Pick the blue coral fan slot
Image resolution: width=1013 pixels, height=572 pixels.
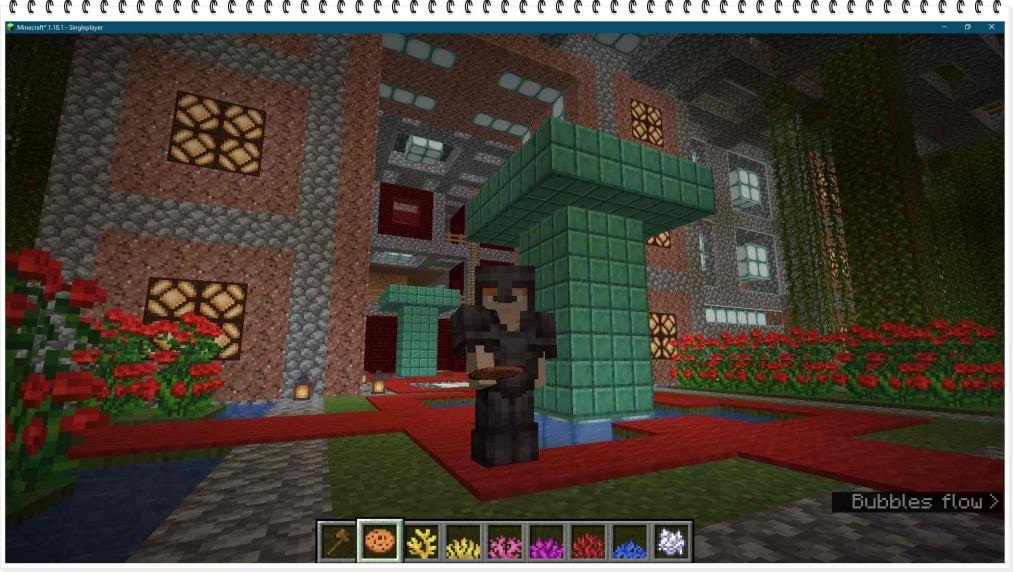pyautogui.click(x=630, y=541)
